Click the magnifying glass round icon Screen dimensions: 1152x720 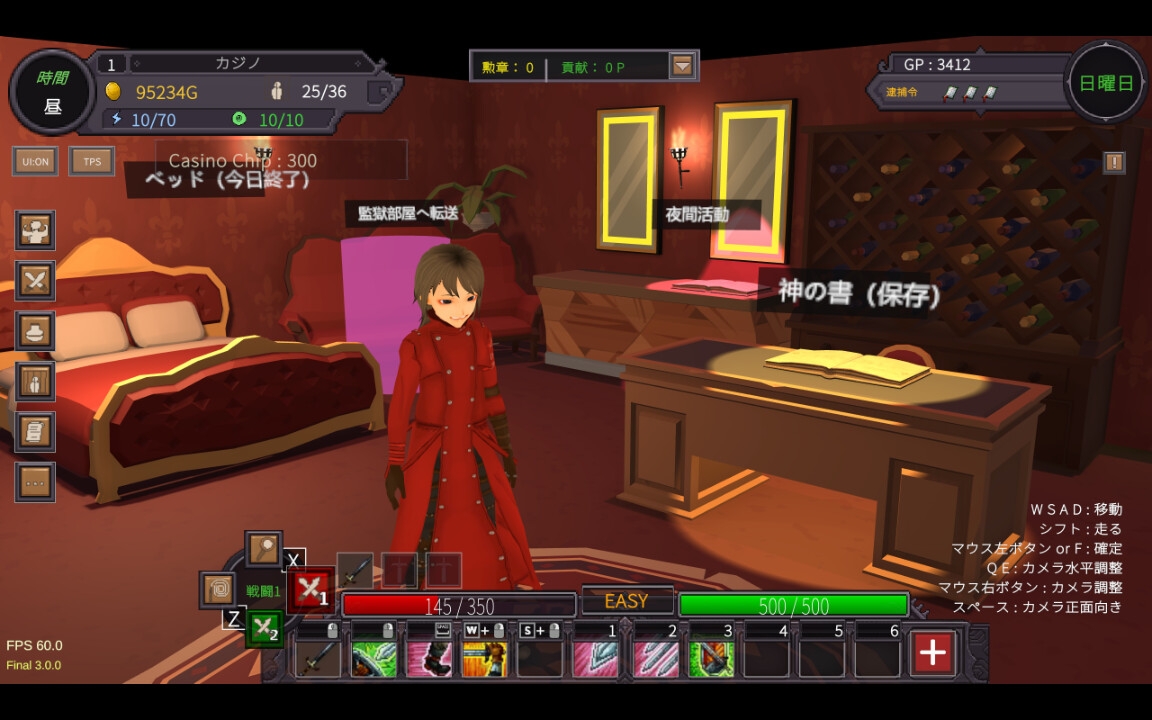click(x=264, y=549)
